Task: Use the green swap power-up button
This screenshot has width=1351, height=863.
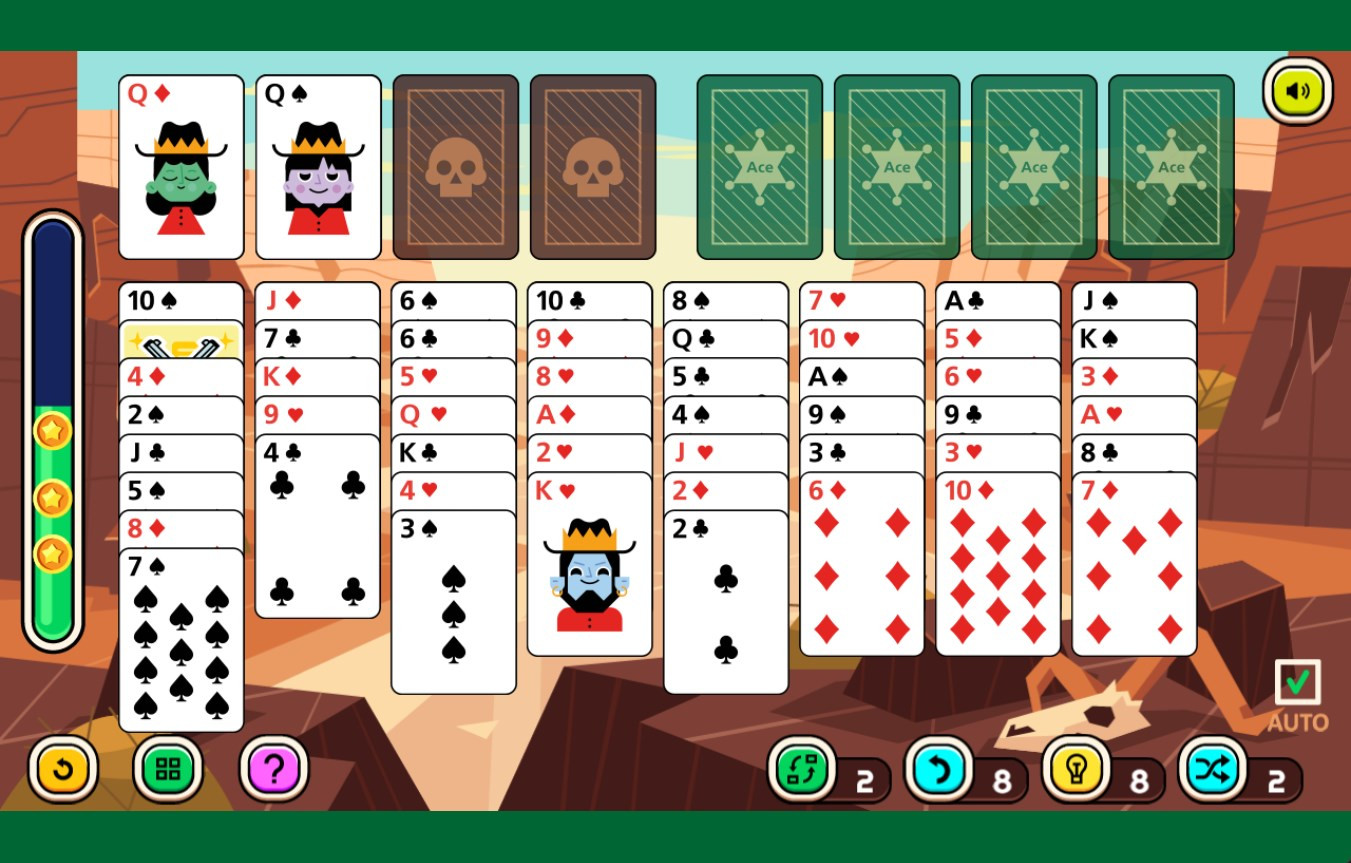Action: (802, 771)
